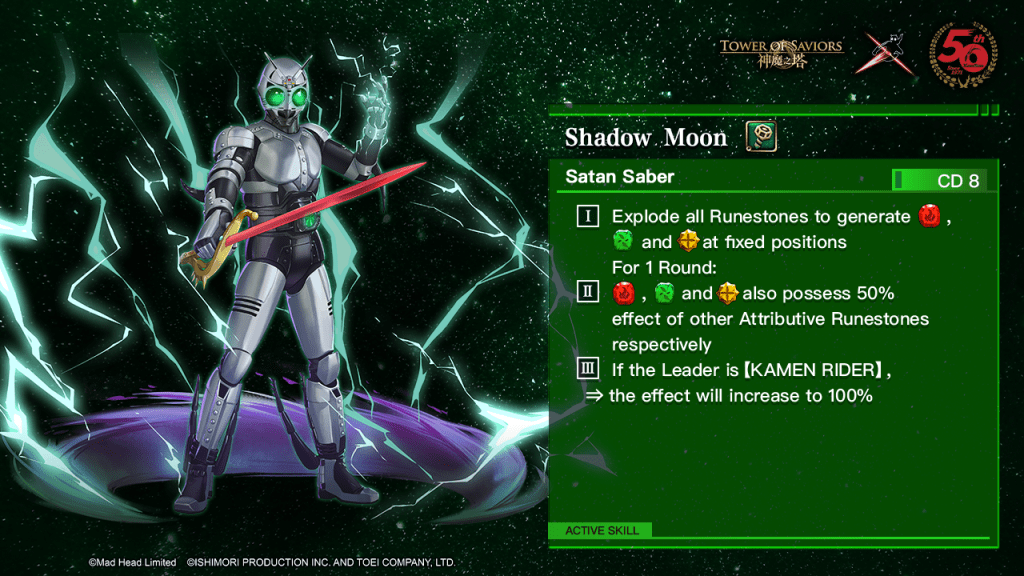
Task: Click the machina icon beside Shadow Moon
Action: pyautogui.click(x=761, y=136)
